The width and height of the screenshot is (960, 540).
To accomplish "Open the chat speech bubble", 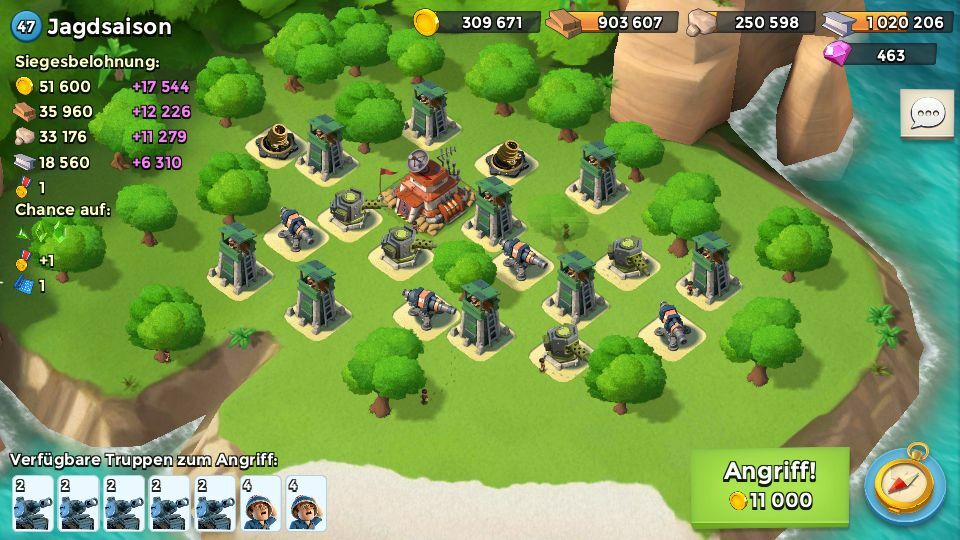I will pyautogui.click(x=926, y=114).
